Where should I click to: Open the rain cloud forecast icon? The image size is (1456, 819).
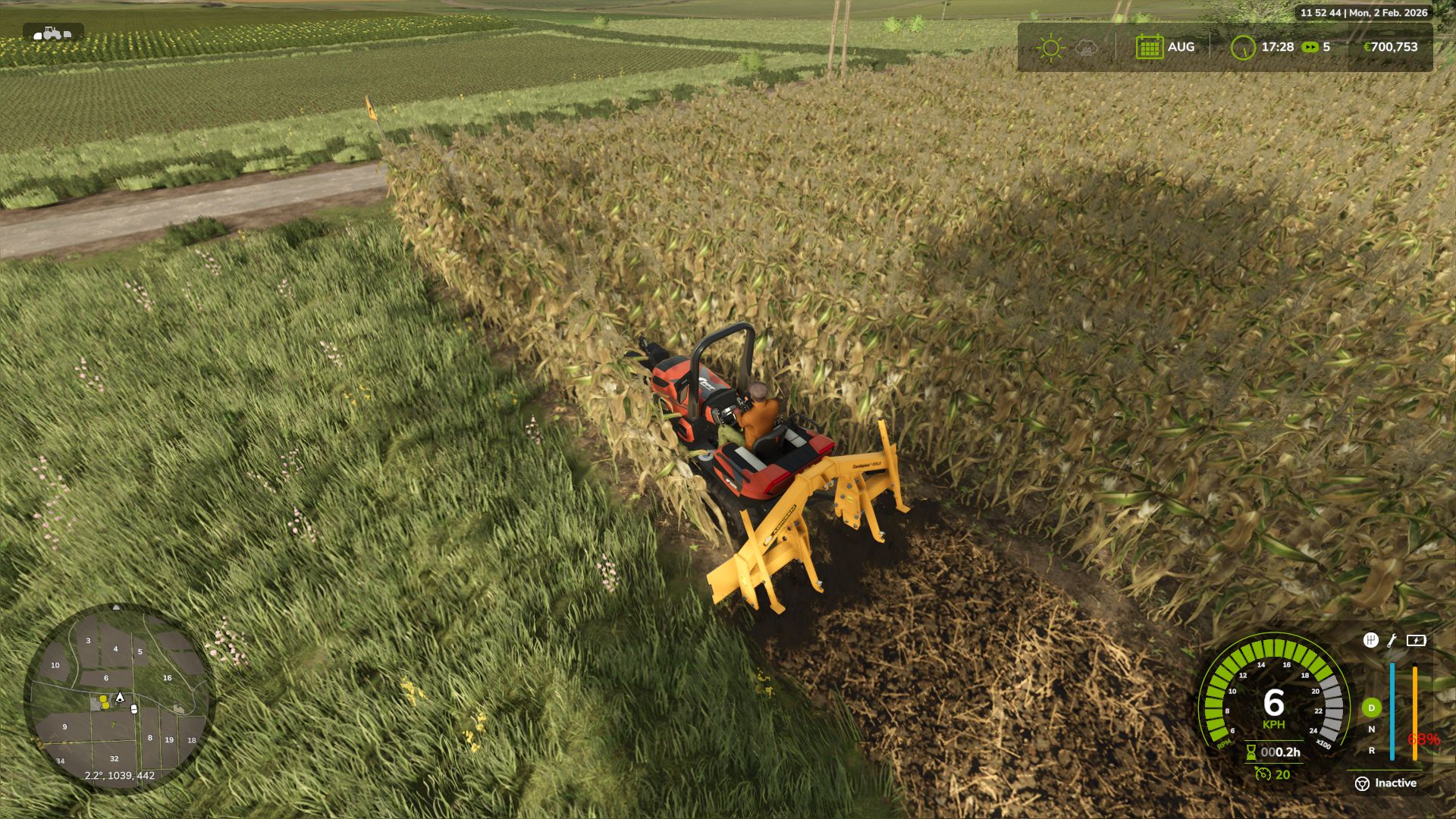(x=1086, y=48)
